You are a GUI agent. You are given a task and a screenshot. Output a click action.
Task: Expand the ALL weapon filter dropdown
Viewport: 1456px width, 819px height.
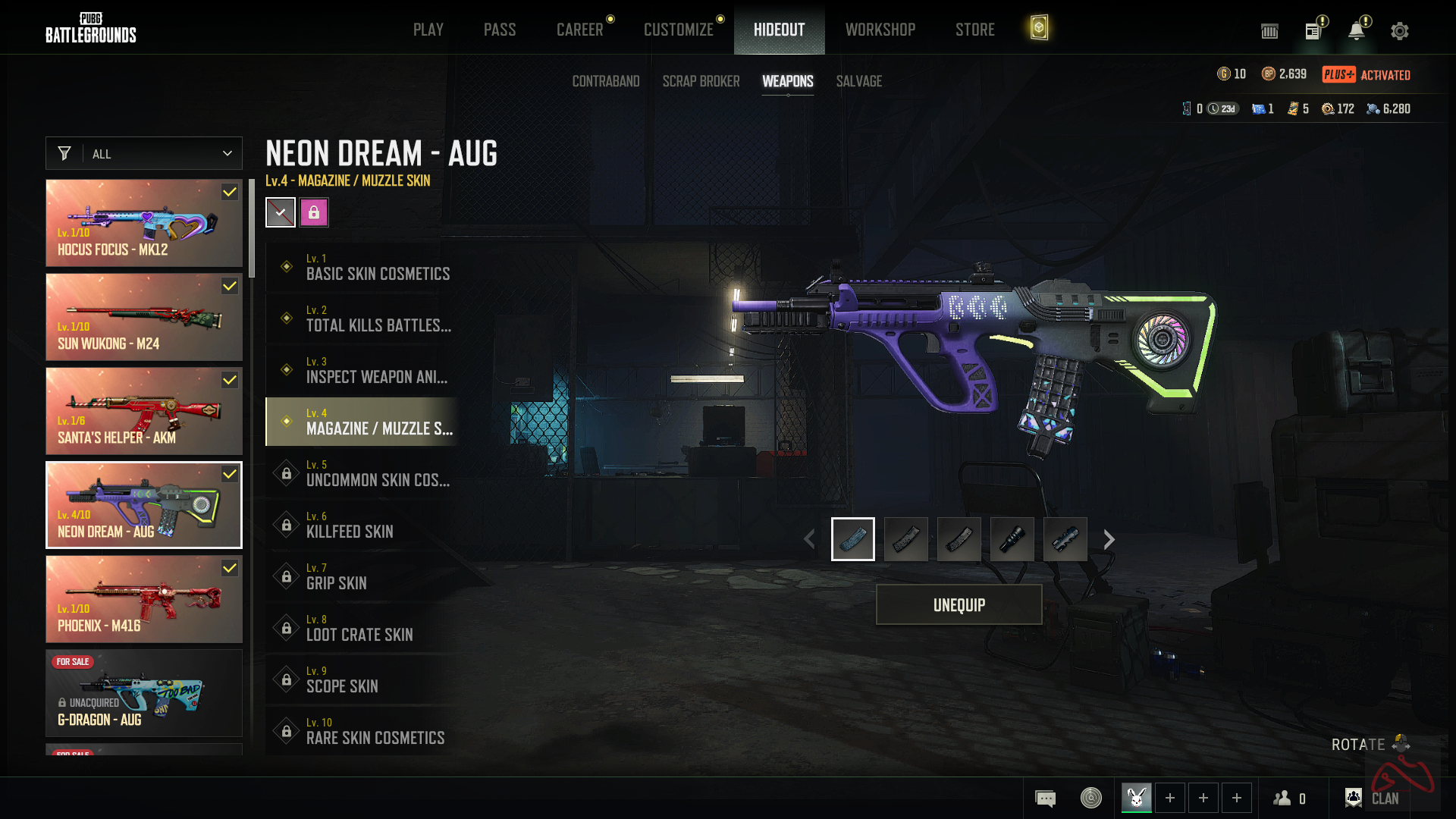coord(144,153)
